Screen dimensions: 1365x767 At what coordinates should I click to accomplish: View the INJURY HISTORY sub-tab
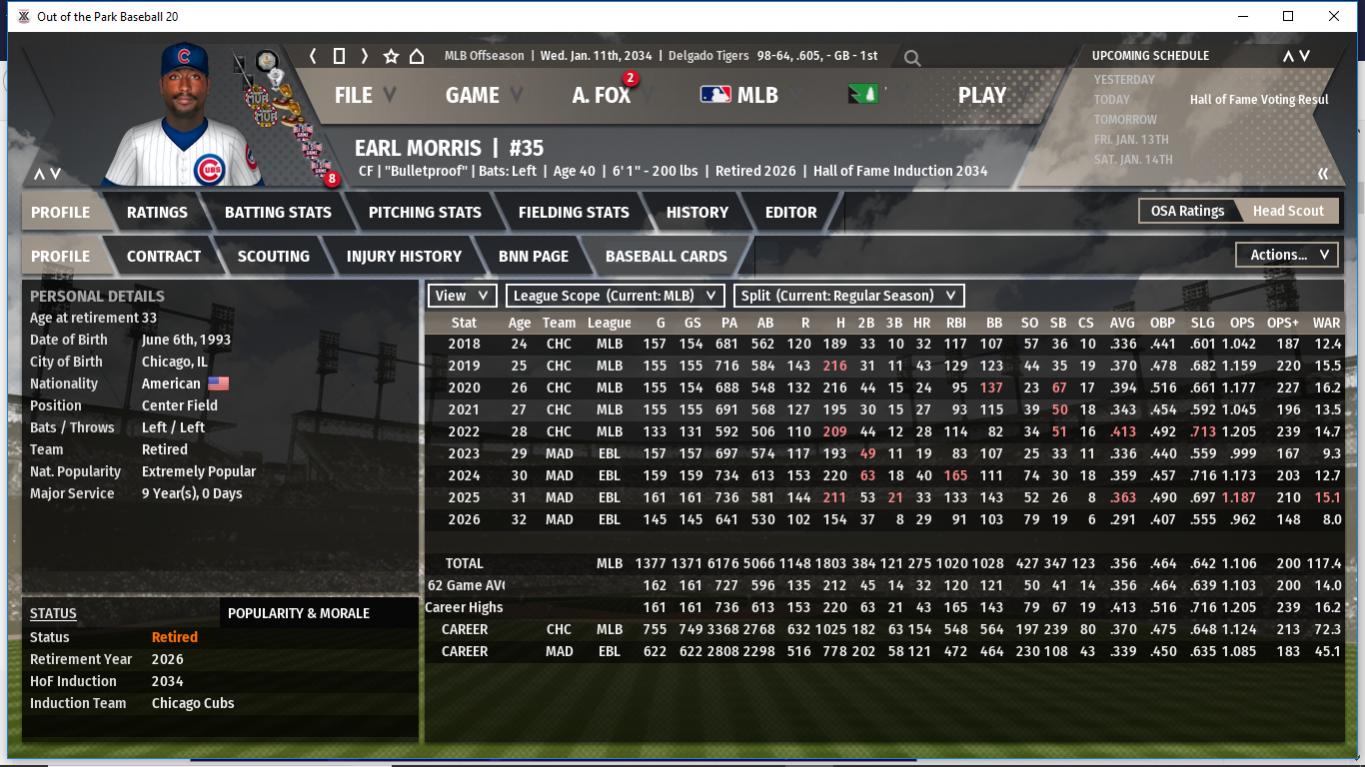coord(404,256)
